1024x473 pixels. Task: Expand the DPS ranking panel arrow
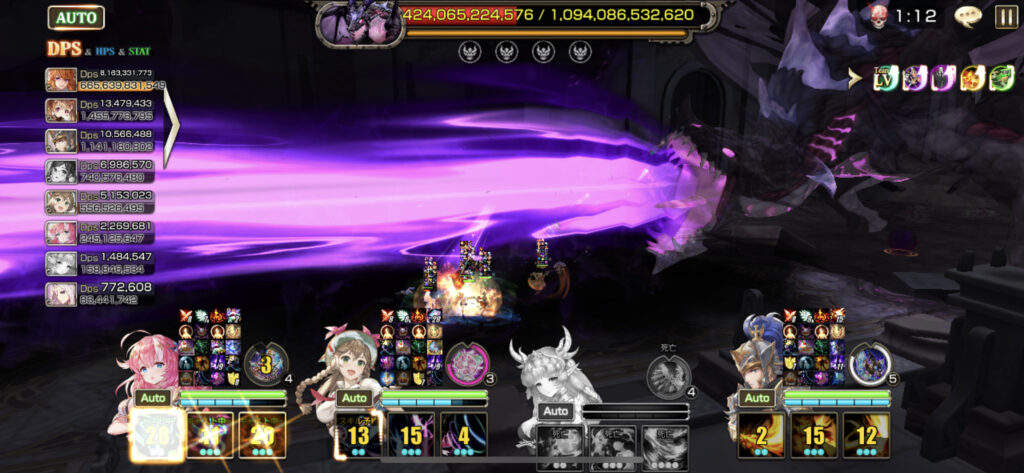pyautogui.click(x=172, y=125)
